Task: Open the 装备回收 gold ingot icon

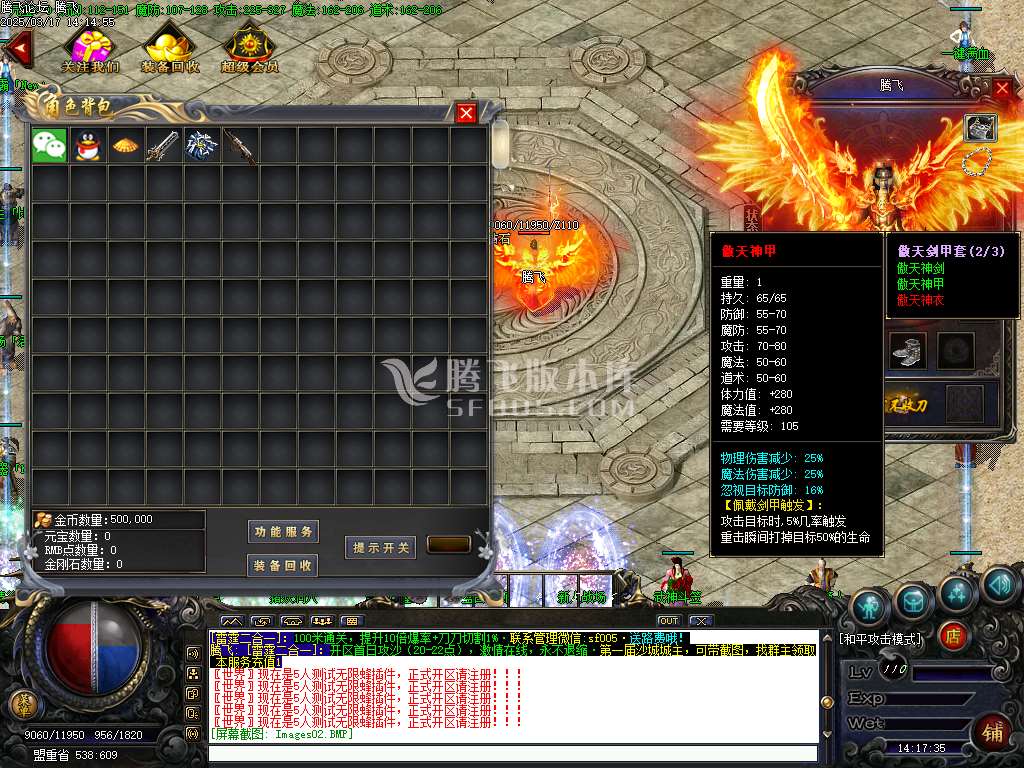Action: click(x=170, y=47)
